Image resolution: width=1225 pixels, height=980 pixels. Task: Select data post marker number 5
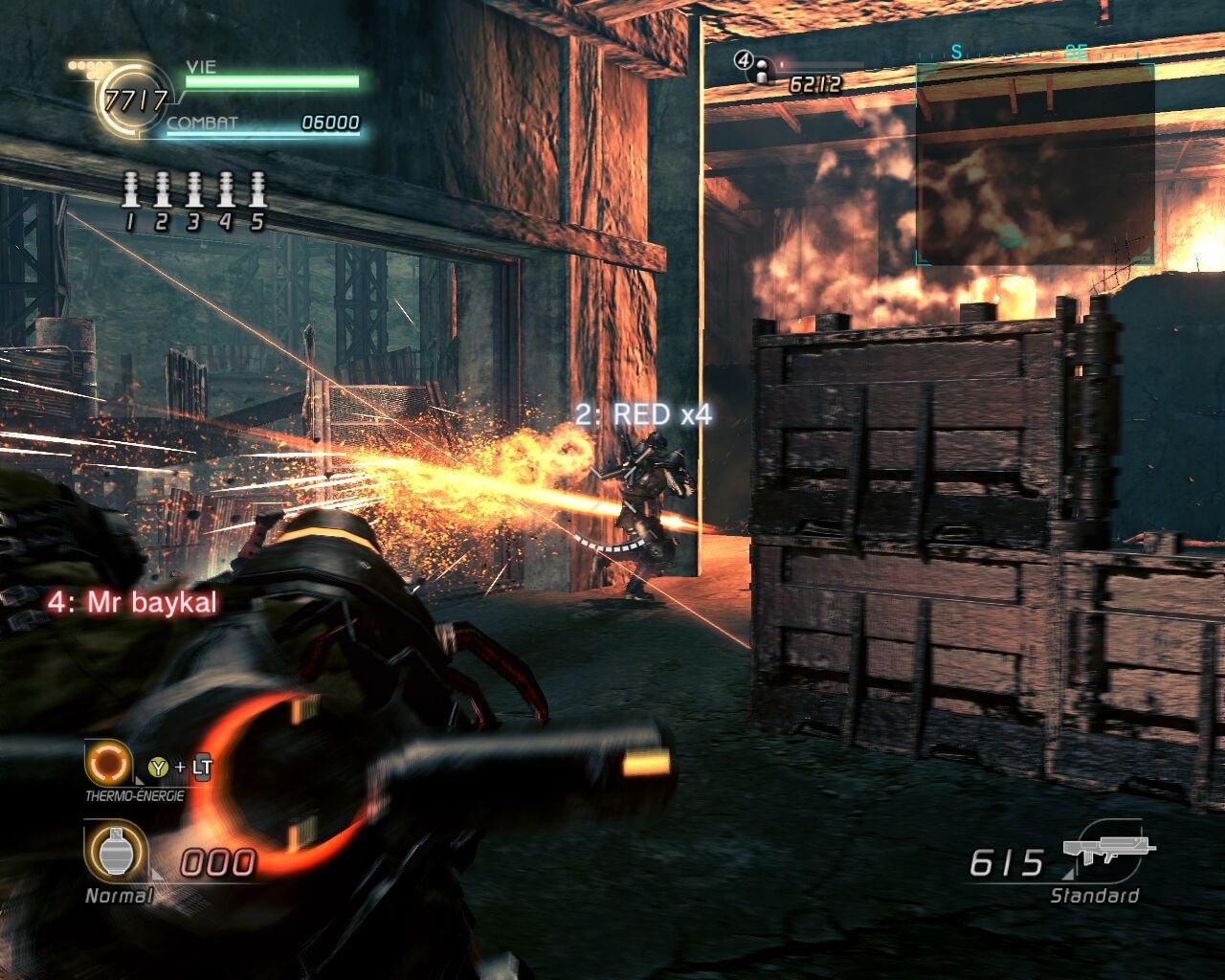coord(256,189)
